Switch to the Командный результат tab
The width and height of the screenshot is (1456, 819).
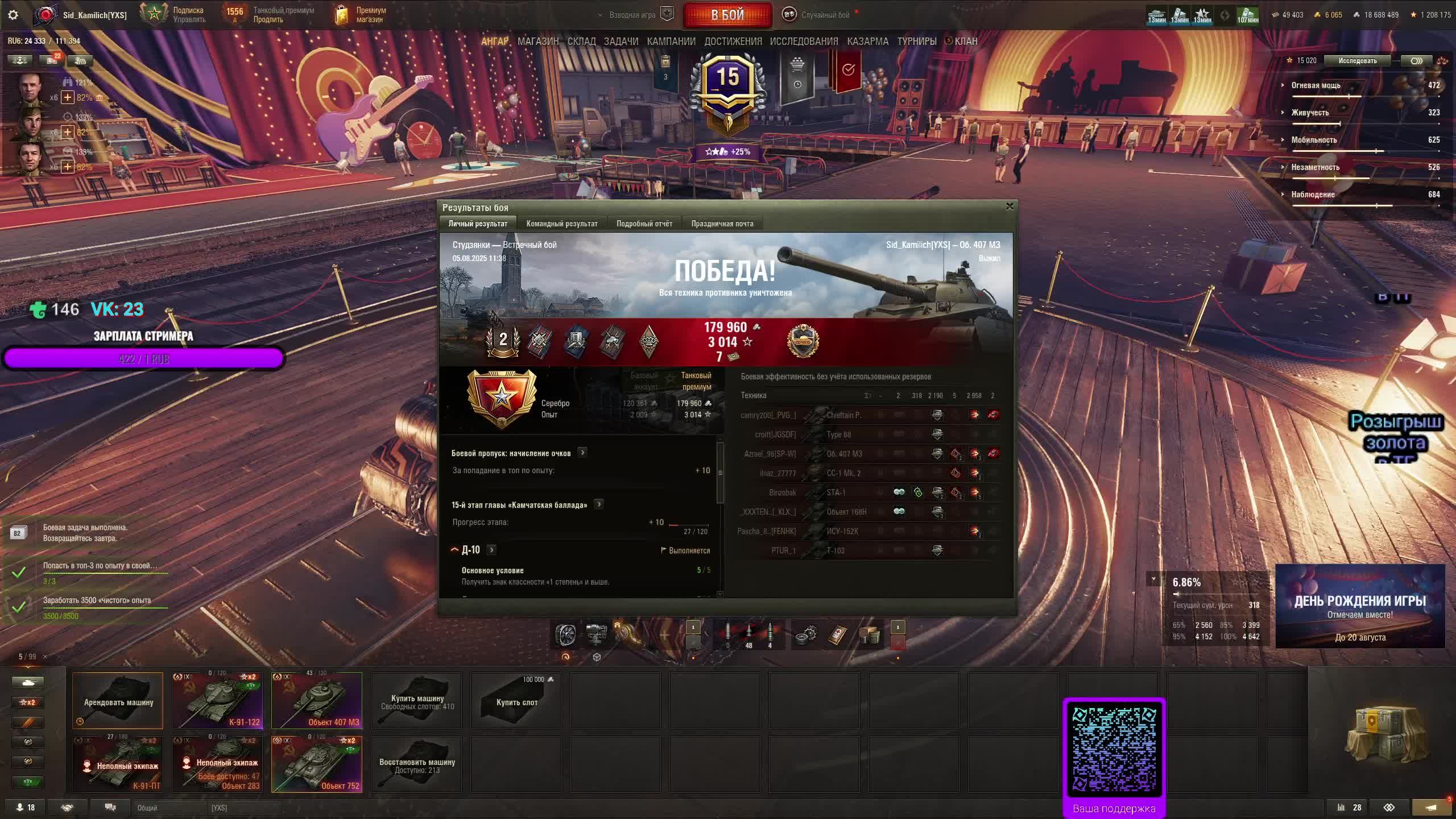[561, 224]
